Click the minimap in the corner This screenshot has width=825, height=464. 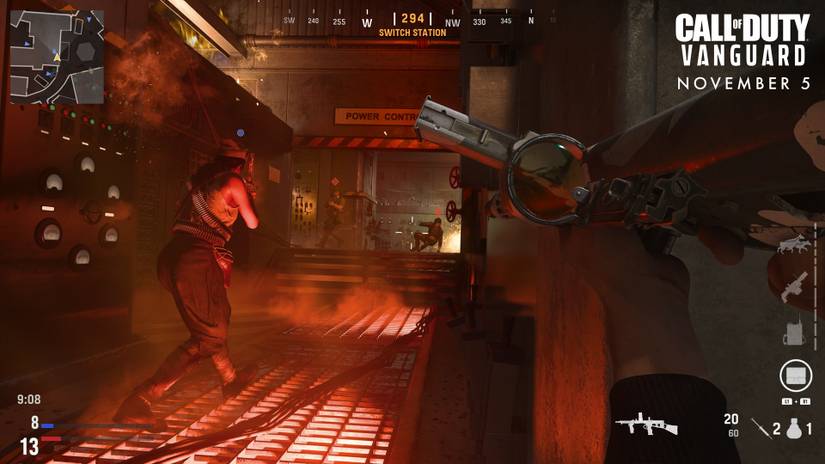[57, 57]
